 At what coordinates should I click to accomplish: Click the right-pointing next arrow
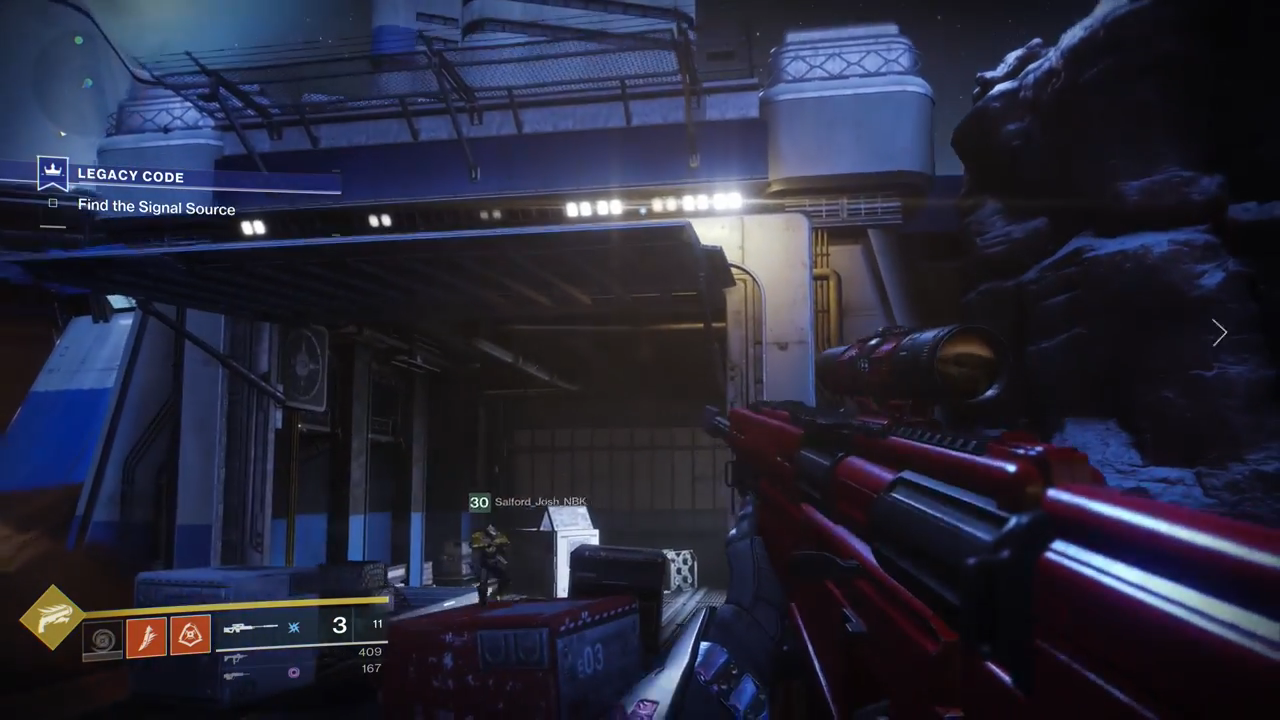[x=1219, y=333]
